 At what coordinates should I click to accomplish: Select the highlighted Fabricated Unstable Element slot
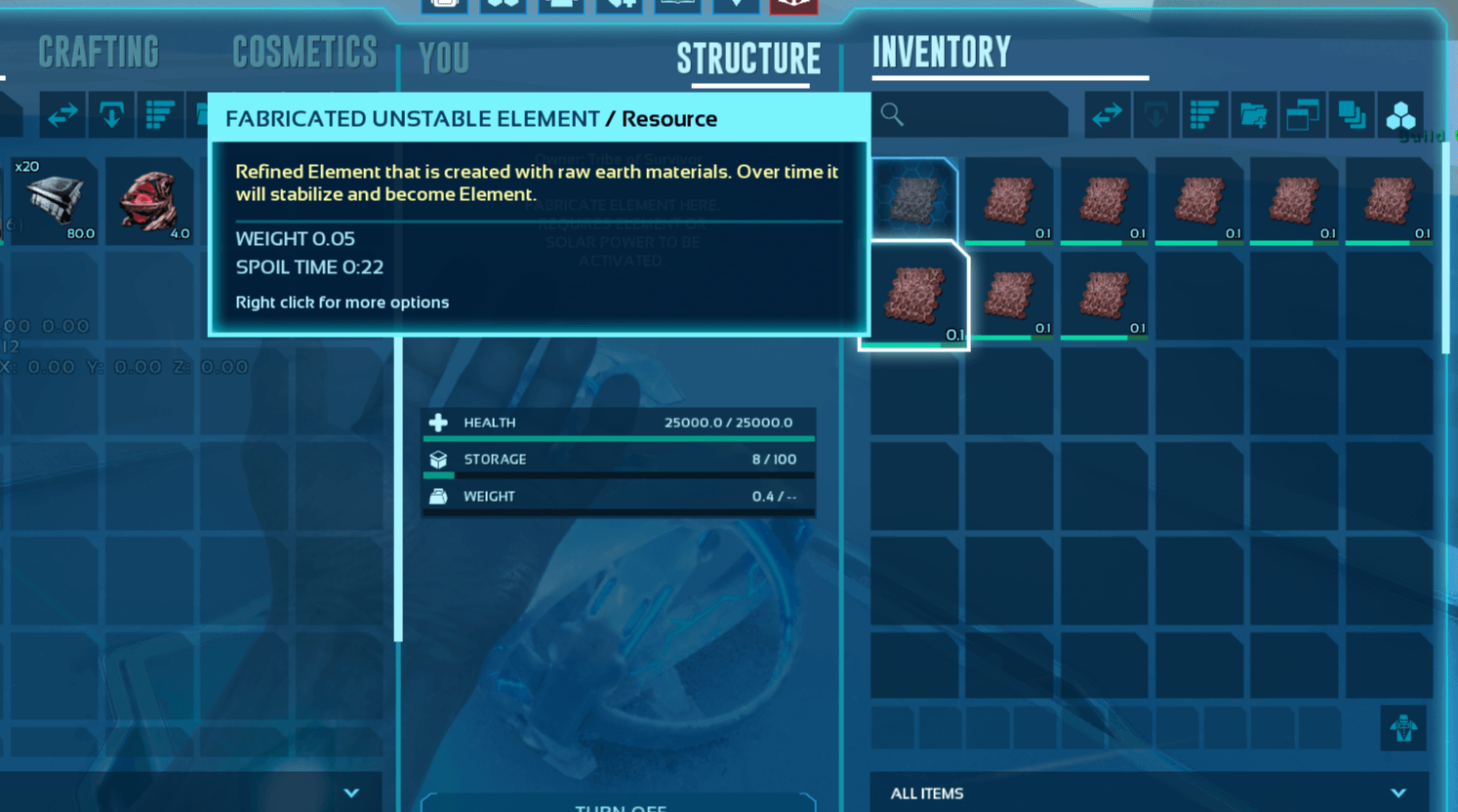pos(914,296)
